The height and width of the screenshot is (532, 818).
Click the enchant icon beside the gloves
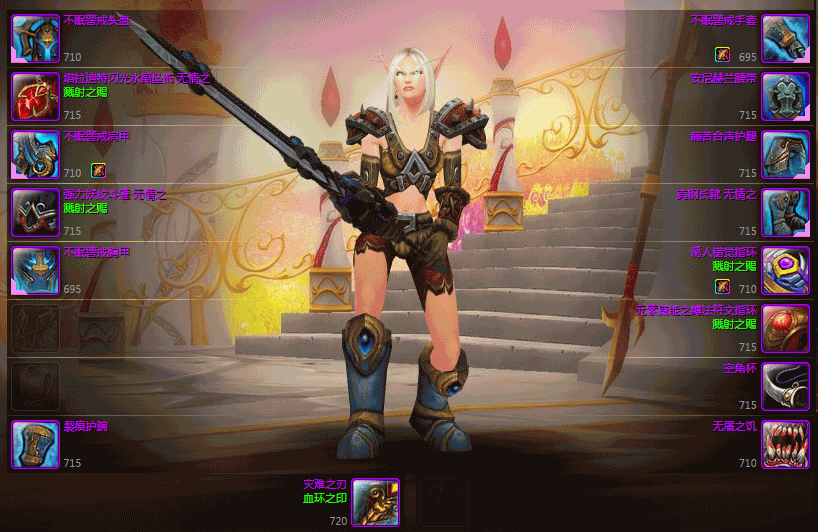pos(722,54)
